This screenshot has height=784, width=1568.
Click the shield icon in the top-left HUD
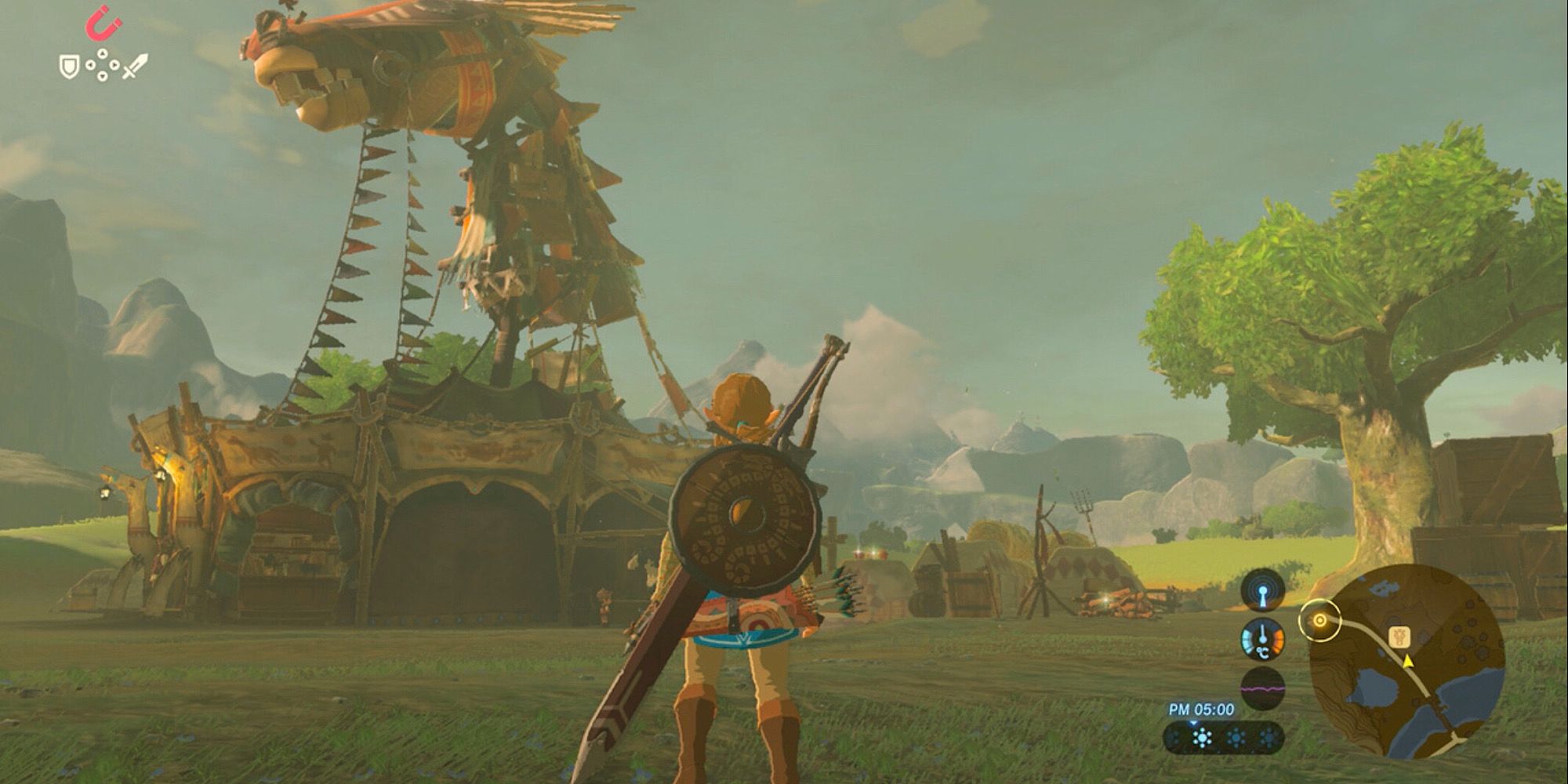point(69,67)
